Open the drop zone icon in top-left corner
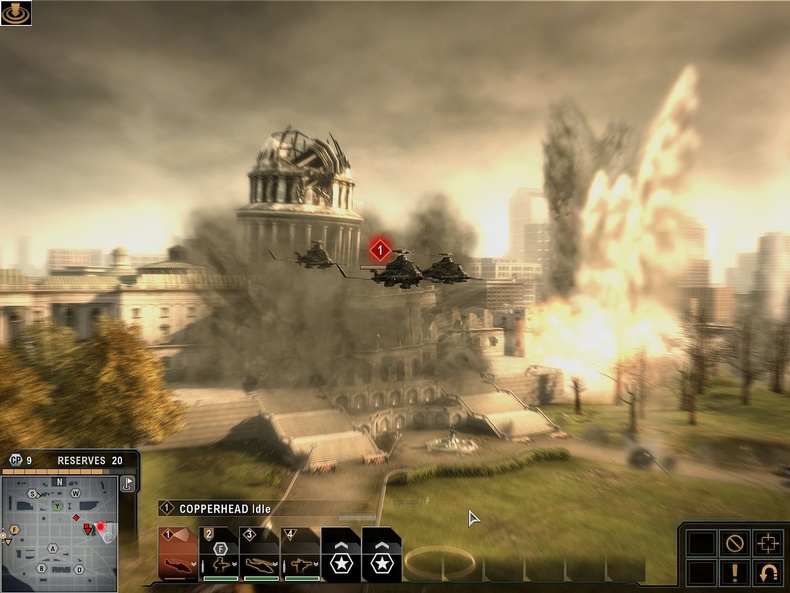Screen dimensions: 790x593 pos(16,13)
